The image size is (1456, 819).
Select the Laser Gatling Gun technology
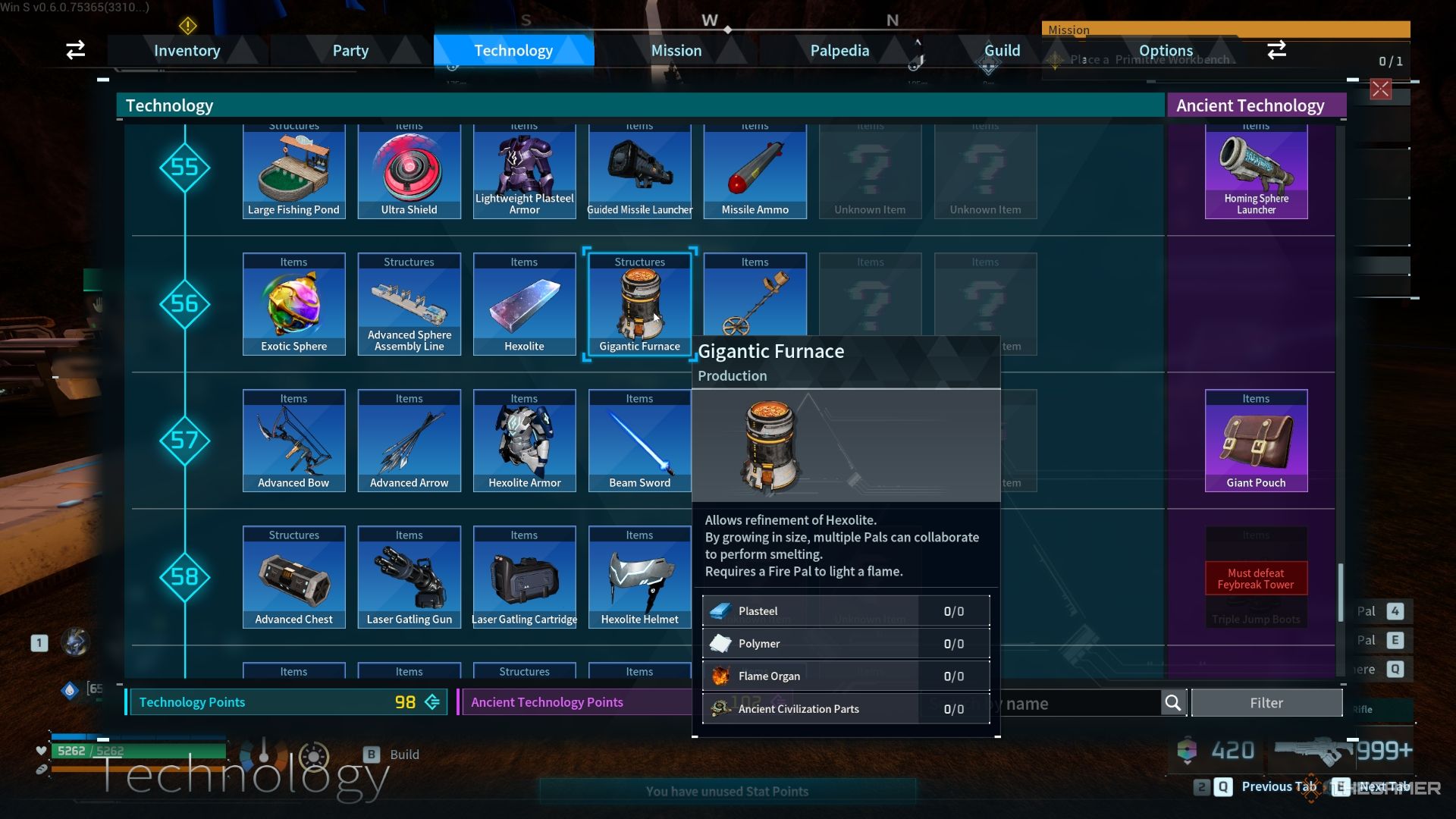pos(409,577)
